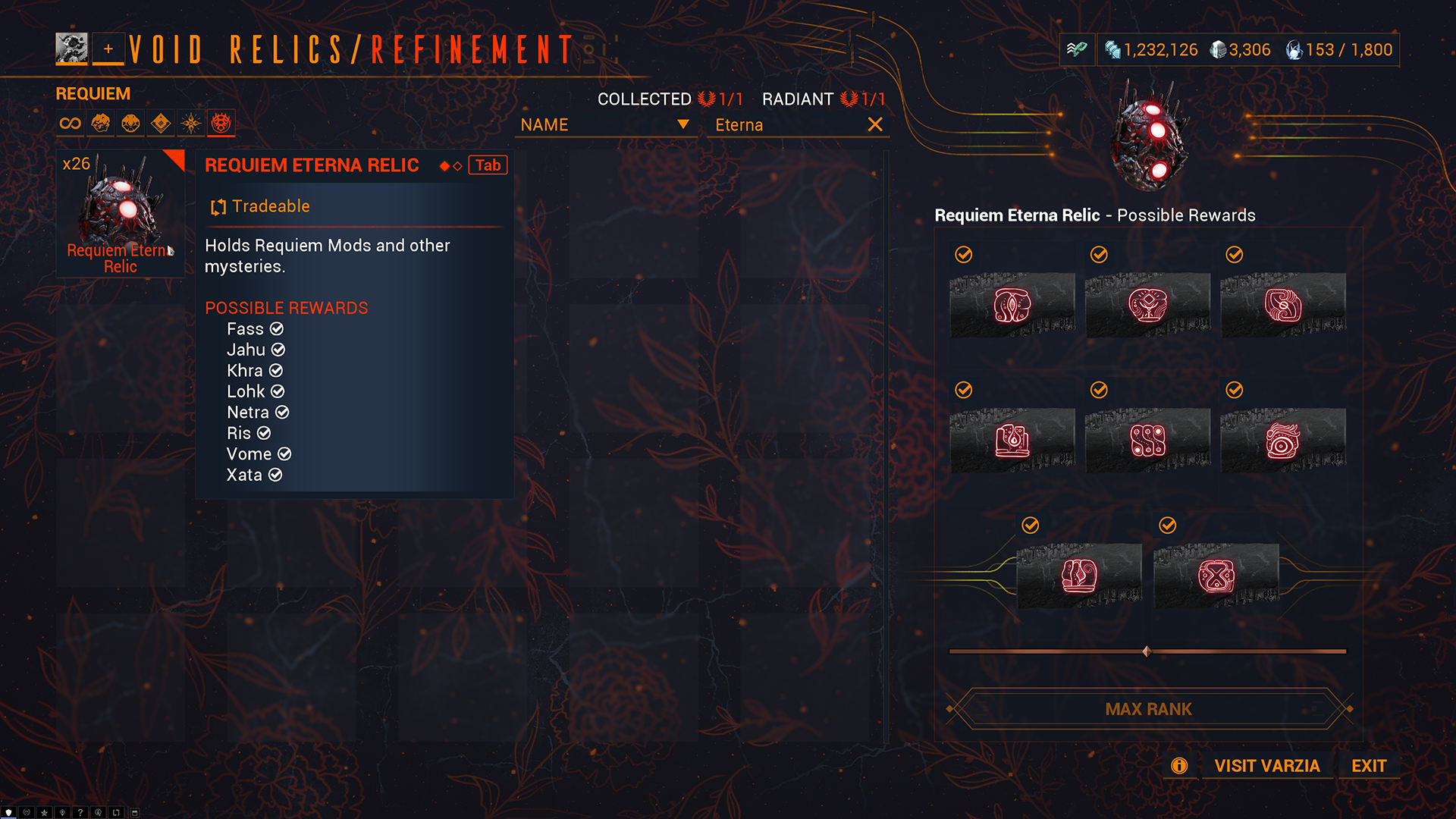Screen dimensions: 1456x819
Task: Select the Requiem relic category tab
Action: pos(221,123)
